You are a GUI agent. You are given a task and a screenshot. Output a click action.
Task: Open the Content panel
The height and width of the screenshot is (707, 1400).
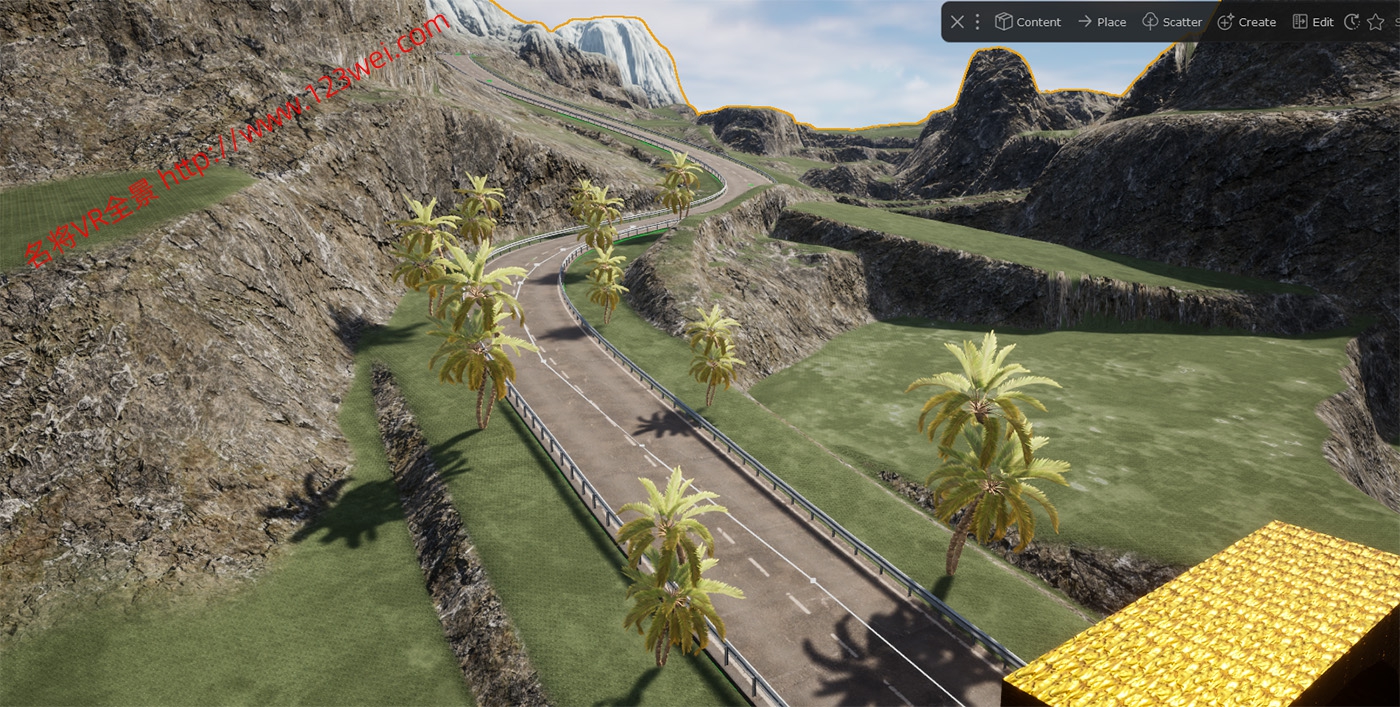point(1028,22)
